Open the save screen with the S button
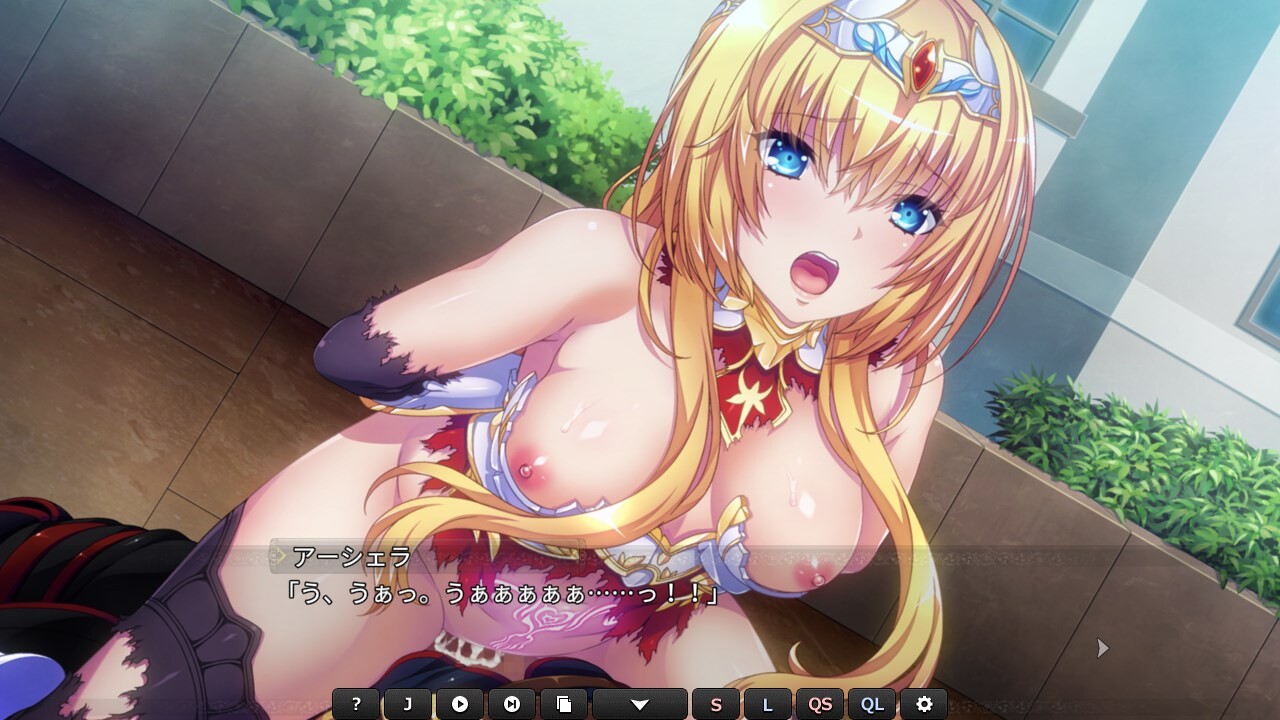This screenshot has height=720, width=1280. [x=715, y=703]
